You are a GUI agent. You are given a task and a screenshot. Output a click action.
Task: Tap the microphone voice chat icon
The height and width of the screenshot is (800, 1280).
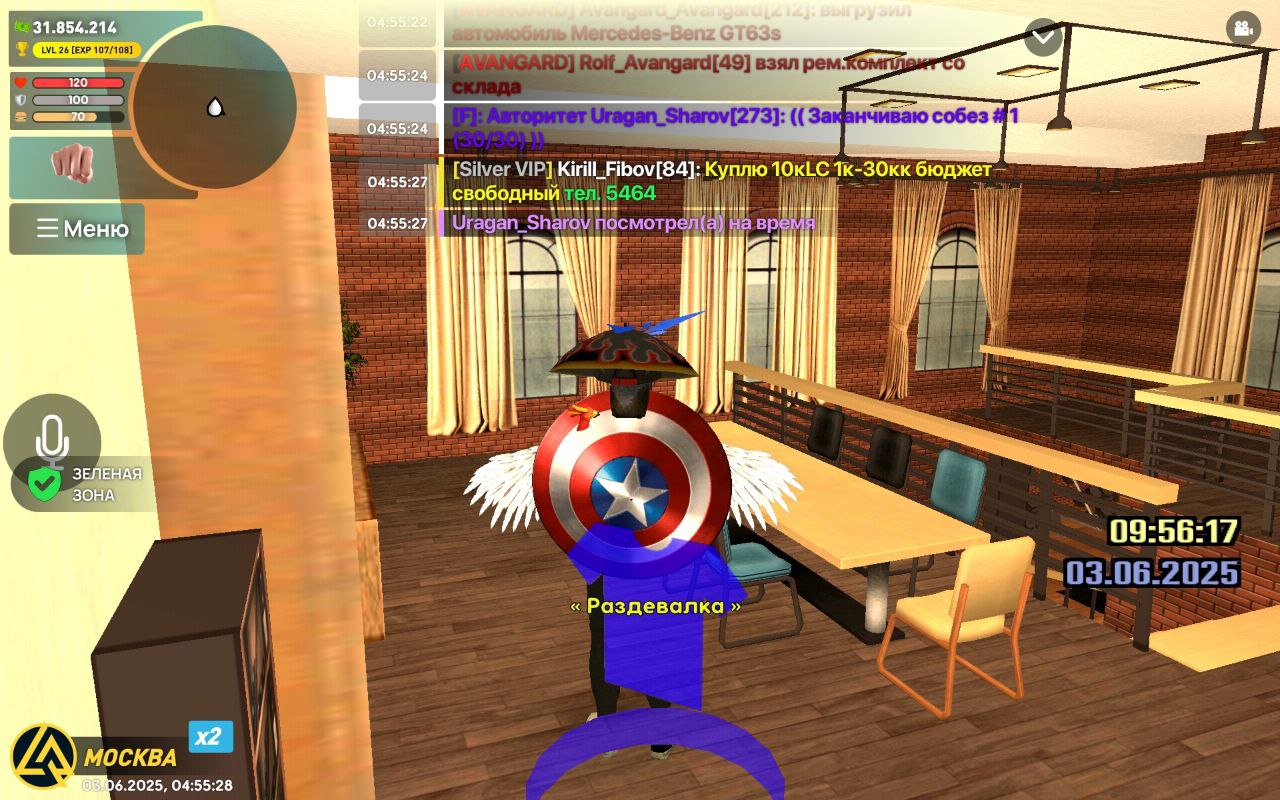[x=52, y=438]
